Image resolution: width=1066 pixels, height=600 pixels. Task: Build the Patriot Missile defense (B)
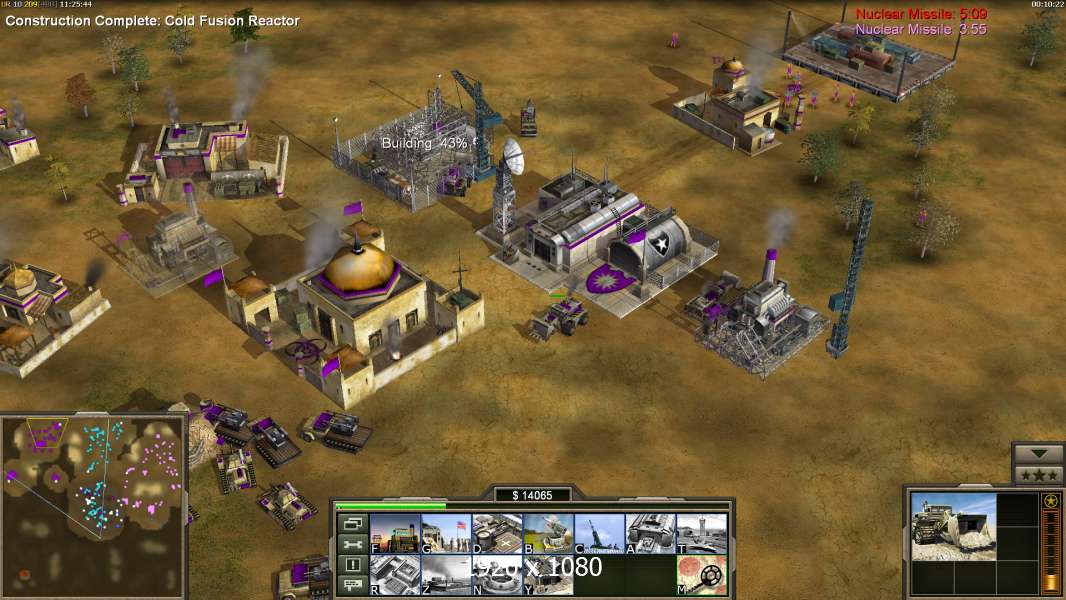[548, 533]
